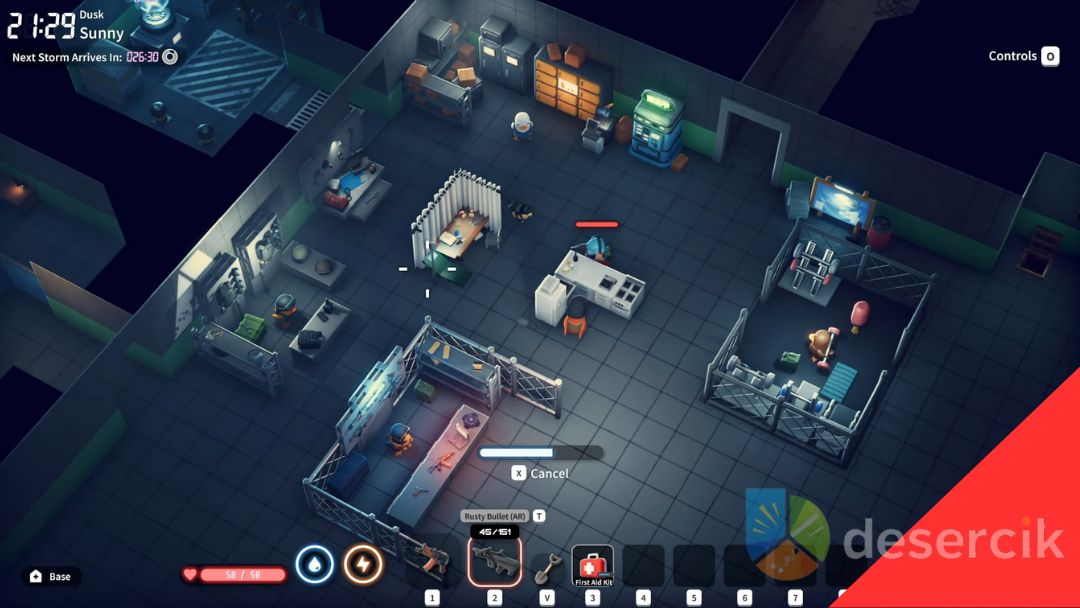This screenshot has width=1080, height=608.
Task: Click the water droplet status icon
Action: pyautogui.click(x=314, y=565)
